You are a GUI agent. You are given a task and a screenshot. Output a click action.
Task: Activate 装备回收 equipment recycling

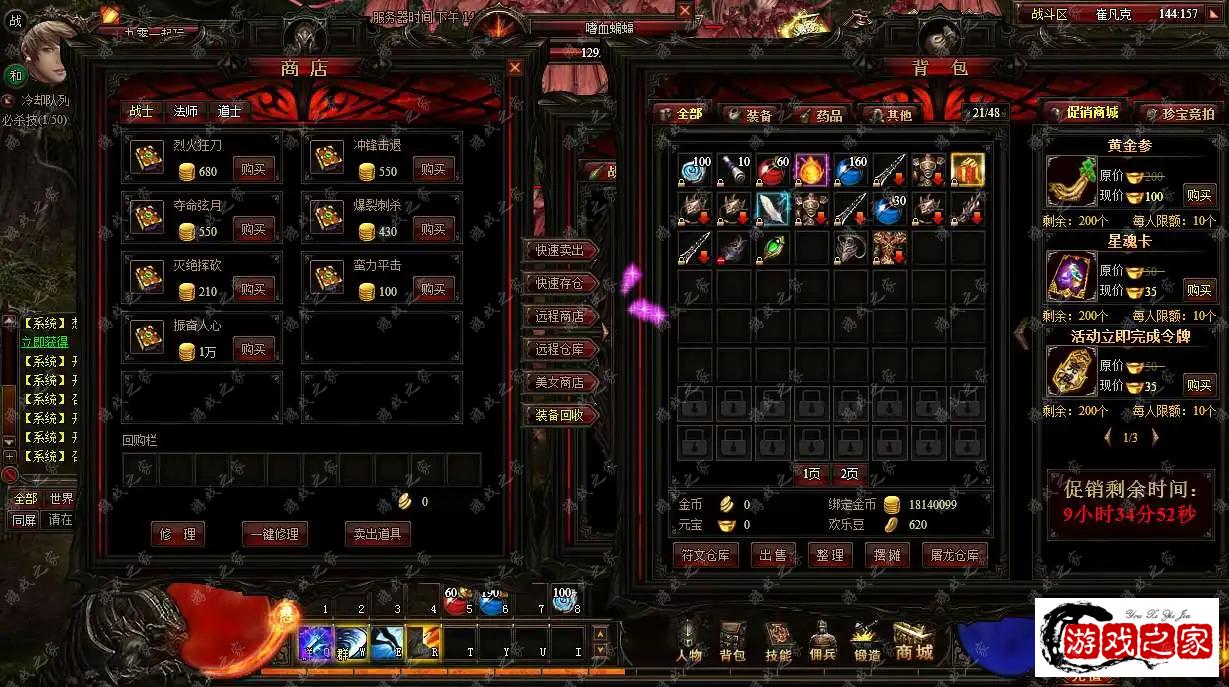coord(560,415)
